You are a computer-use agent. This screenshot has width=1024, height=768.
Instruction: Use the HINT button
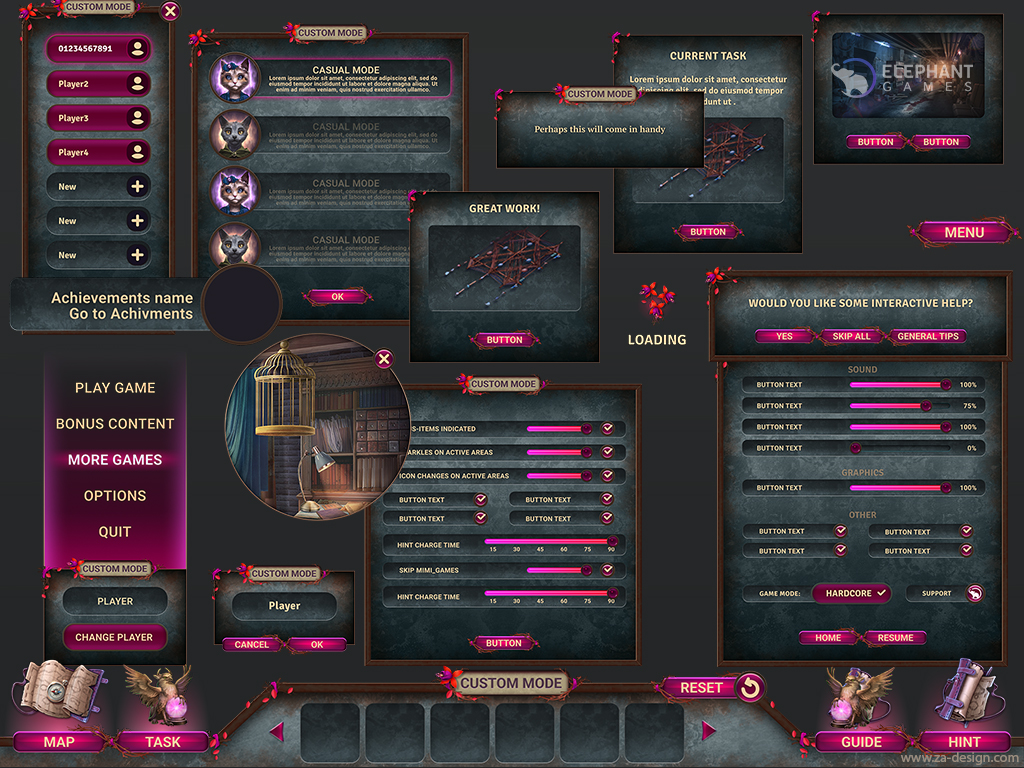(x=965, y=742)
